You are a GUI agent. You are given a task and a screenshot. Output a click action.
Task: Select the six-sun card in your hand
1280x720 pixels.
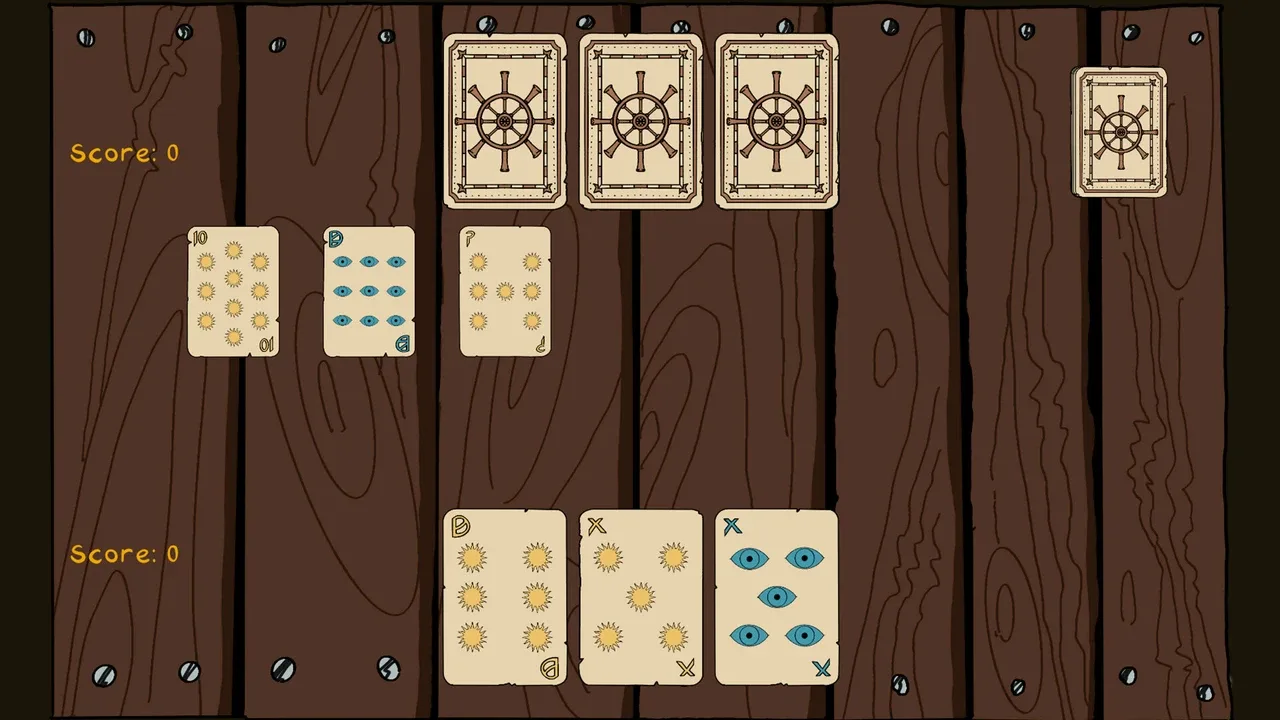click(x=504, y=597)
